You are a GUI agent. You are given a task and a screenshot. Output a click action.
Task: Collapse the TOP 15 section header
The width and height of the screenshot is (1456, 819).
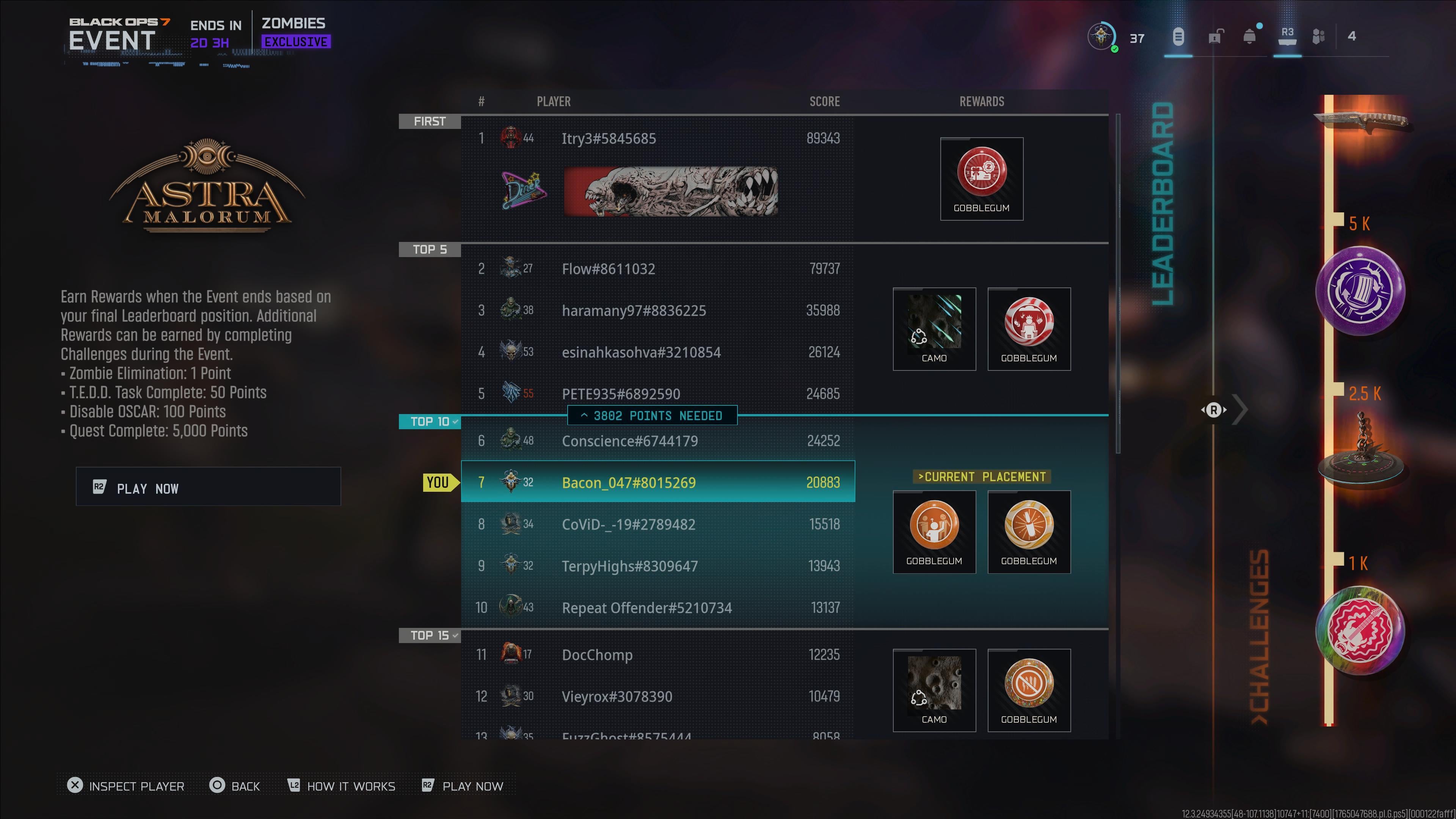(430, 635)
